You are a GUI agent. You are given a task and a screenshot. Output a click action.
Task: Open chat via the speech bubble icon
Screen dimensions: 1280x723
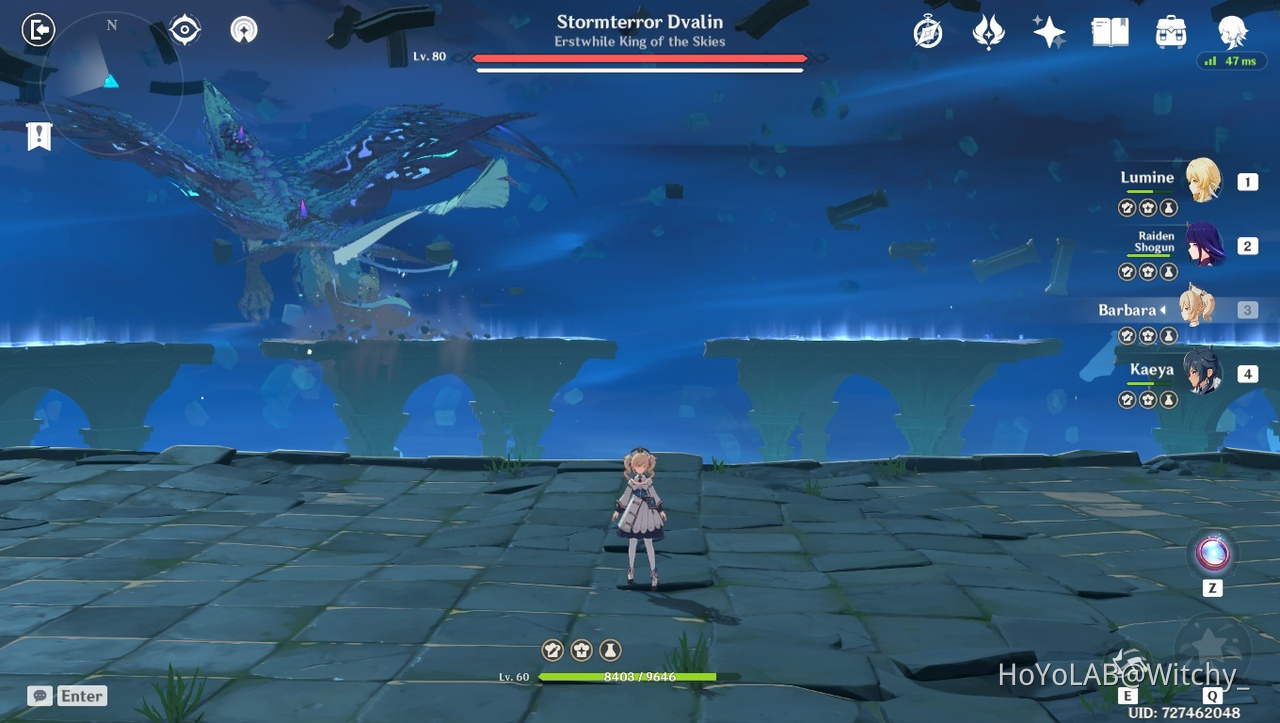(39, 695)
